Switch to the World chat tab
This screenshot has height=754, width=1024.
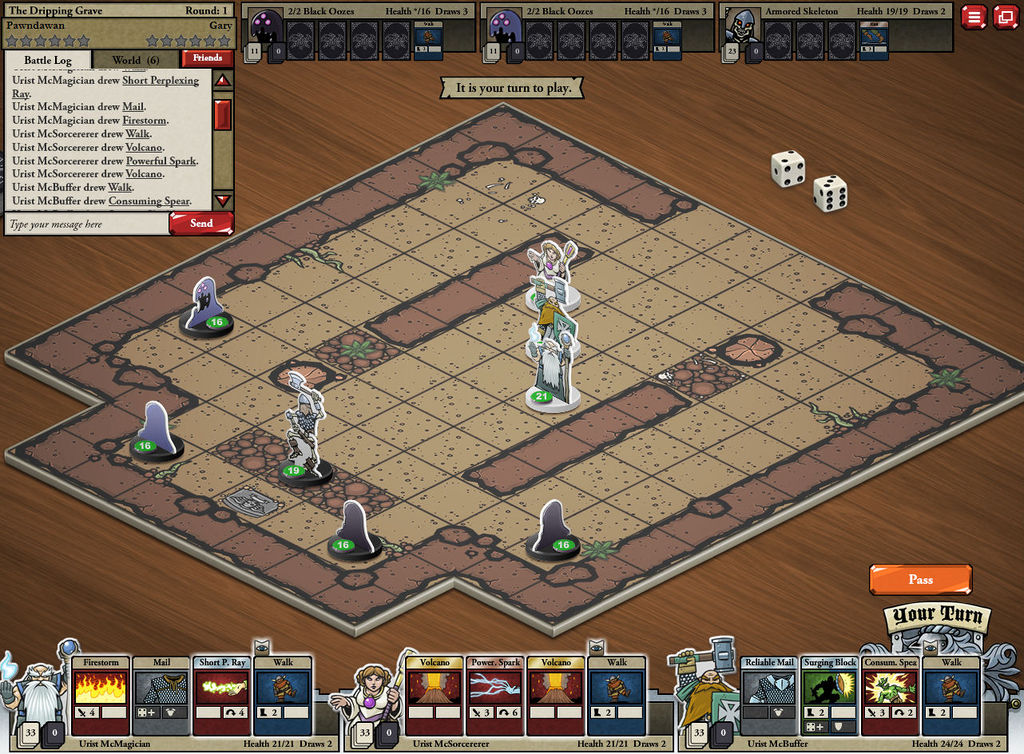135,60
